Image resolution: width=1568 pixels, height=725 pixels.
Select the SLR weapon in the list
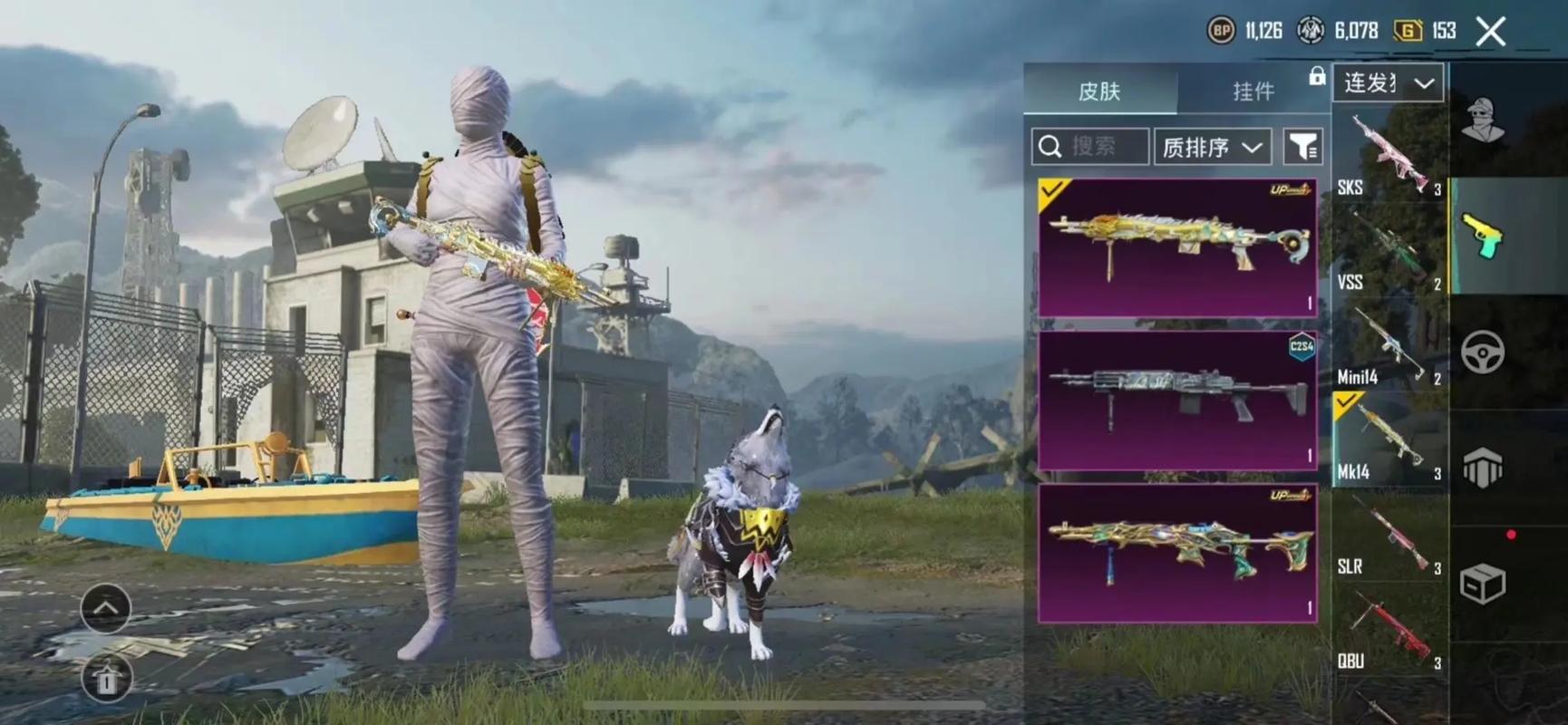pos(1387,536)
